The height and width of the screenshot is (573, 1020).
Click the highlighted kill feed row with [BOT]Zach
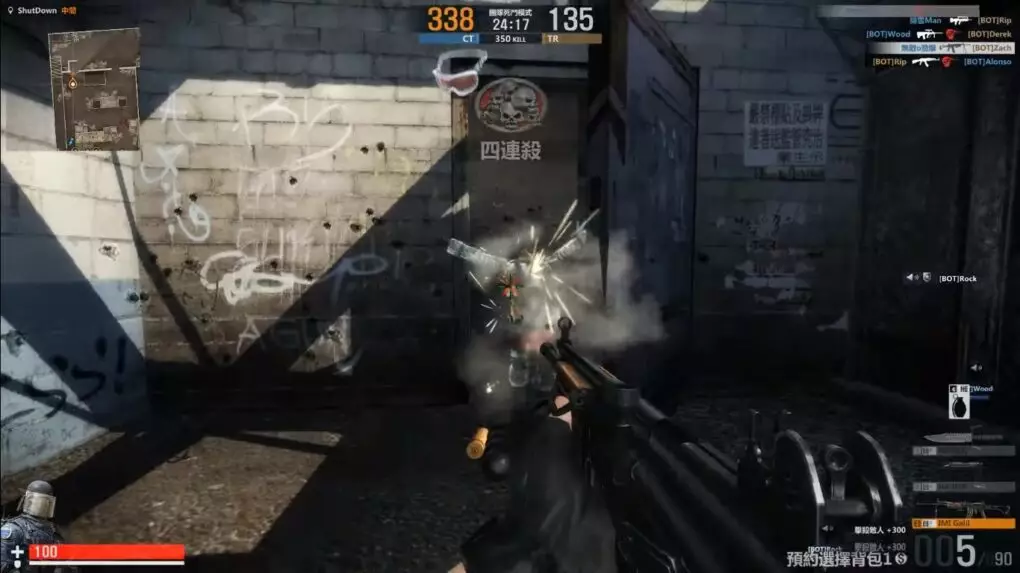pyautogui.click(x=940, y=48)
